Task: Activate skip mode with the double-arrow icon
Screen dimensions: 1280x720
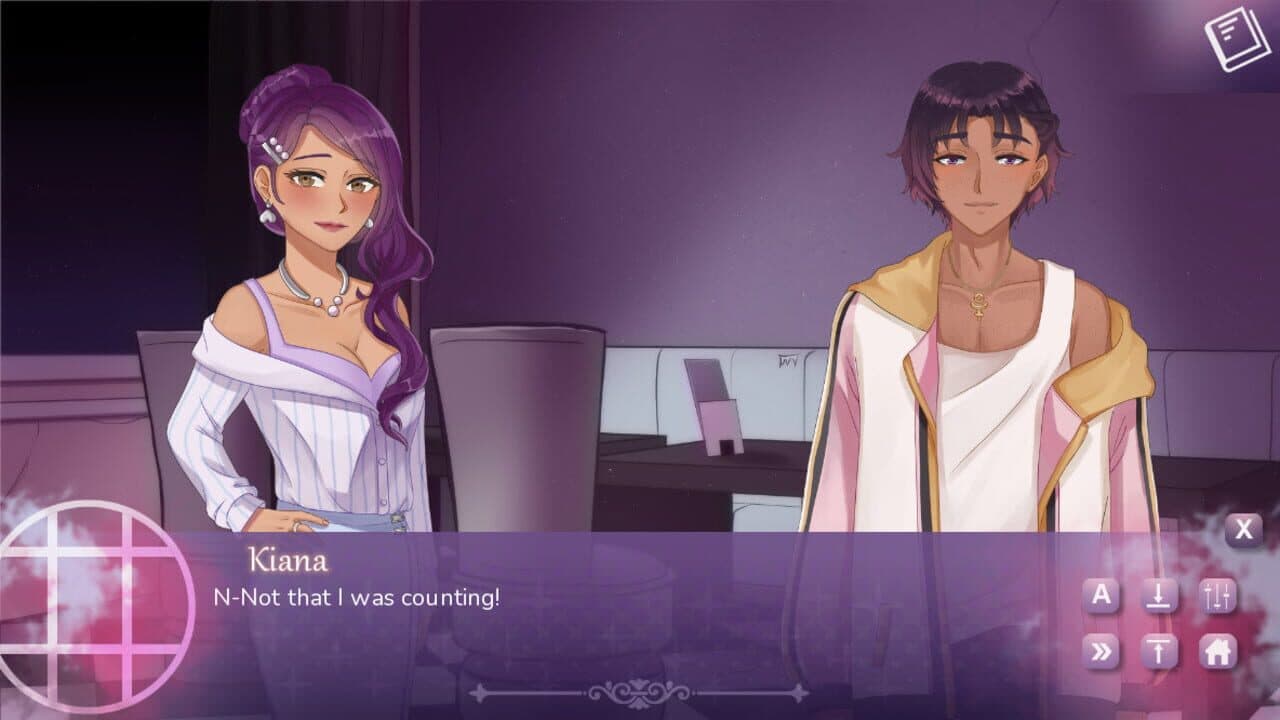Action: pos(1102,651)
